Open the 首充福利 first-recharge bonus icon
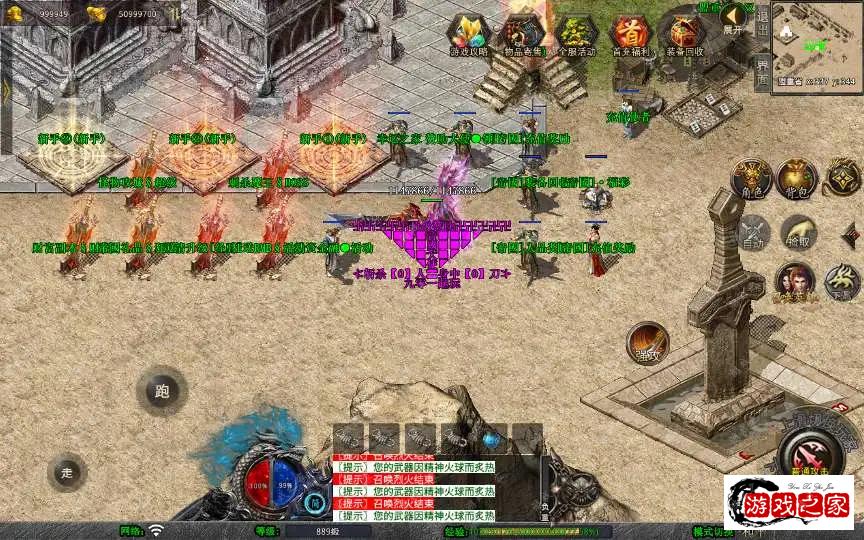 click(x=630, y=34)
